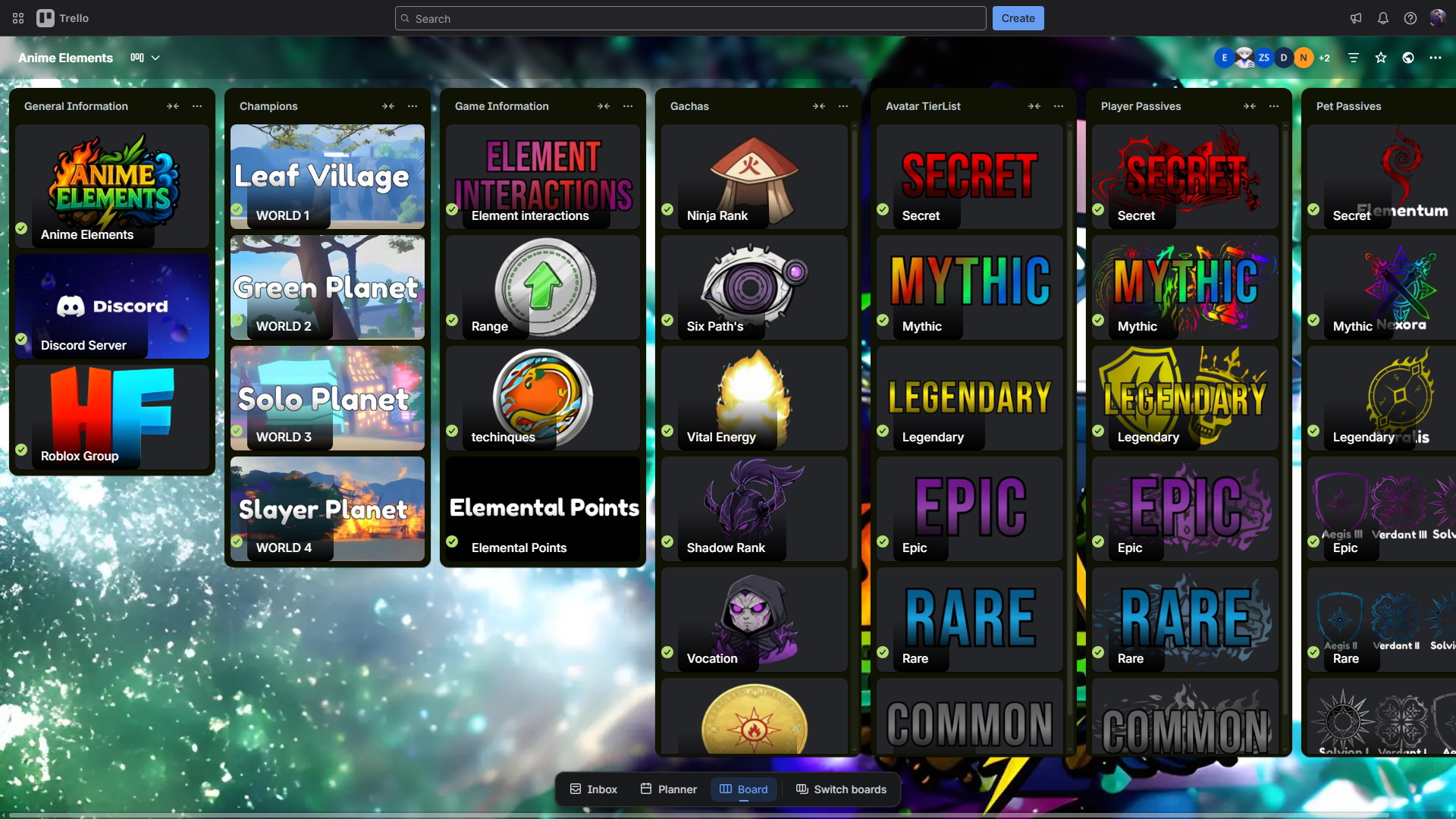This screenshot has height=819, width=1456.
Task: Select the Inbox tab
Action: pyautogui.click(x=593, y=789)
